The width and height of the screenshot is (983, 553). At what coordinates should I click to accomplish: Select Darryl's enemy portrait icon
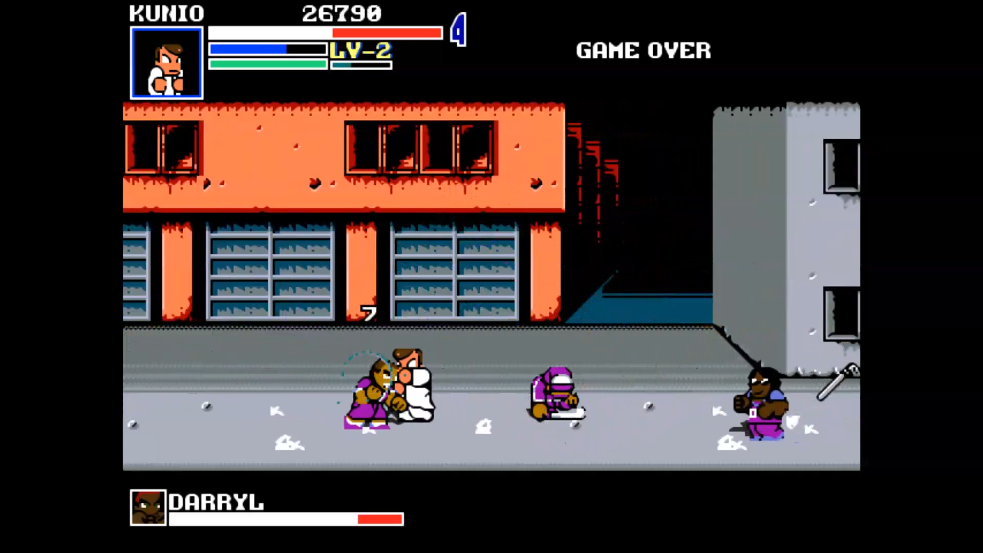click(148, 507)
